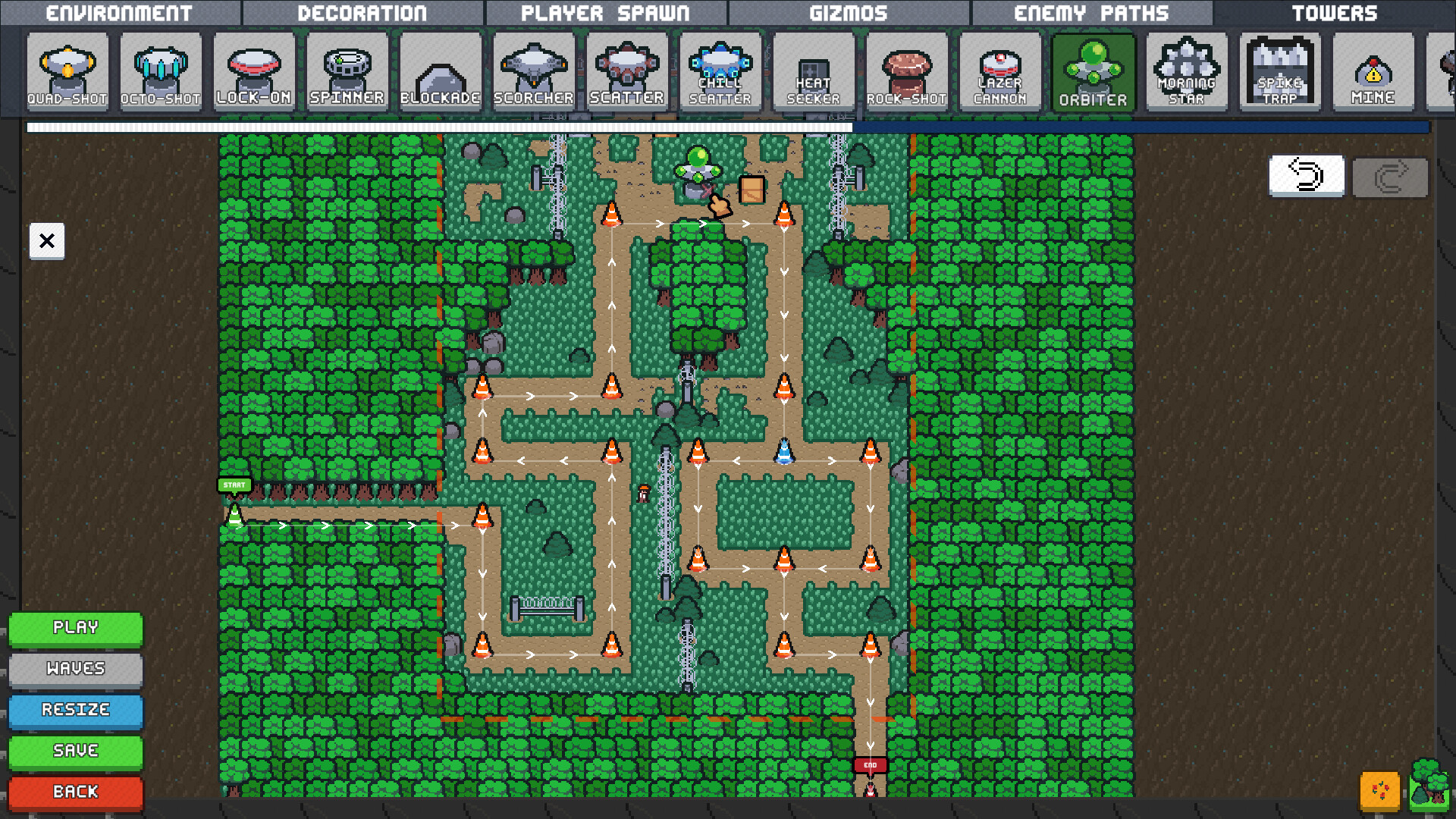Click the redo arrow icon
The height and width of the screenshot is (819, 1456).
click(x=1390, y=176)
